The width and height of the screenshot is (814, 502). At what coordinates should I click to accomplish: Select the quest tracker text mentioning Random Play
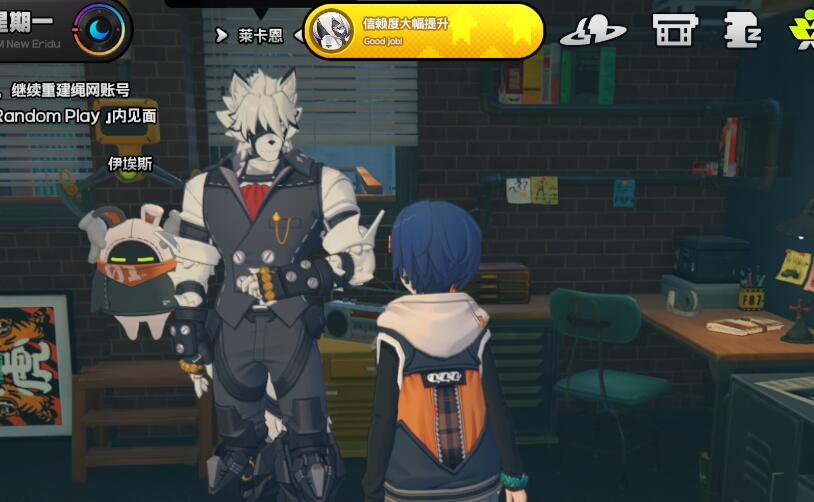coord(79,116)
